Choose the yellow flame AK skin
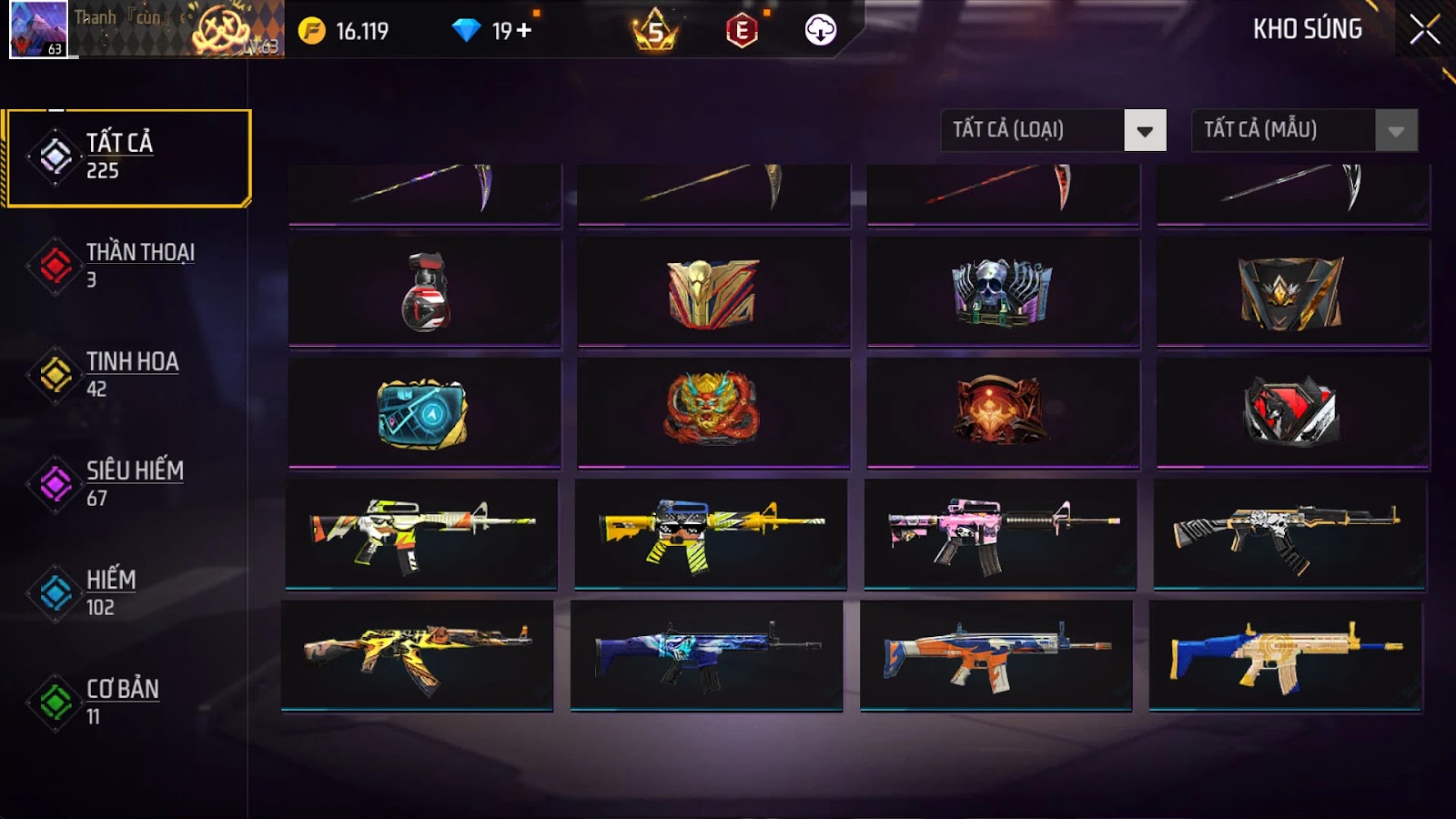This screenshot has width=1456, height=819. tap(418, 655)
